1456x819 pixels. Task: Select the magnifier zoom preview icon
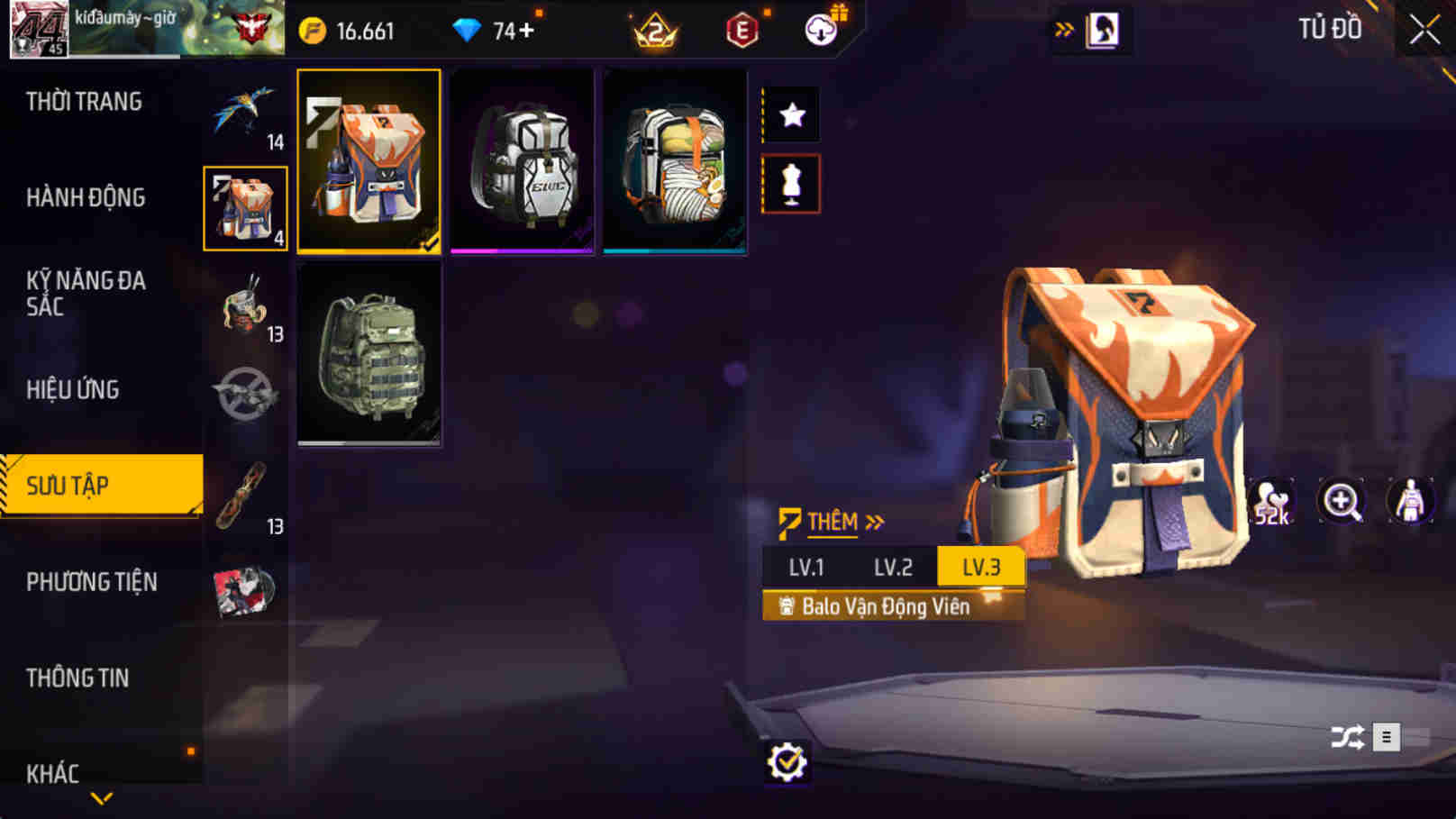[1342, 501]
